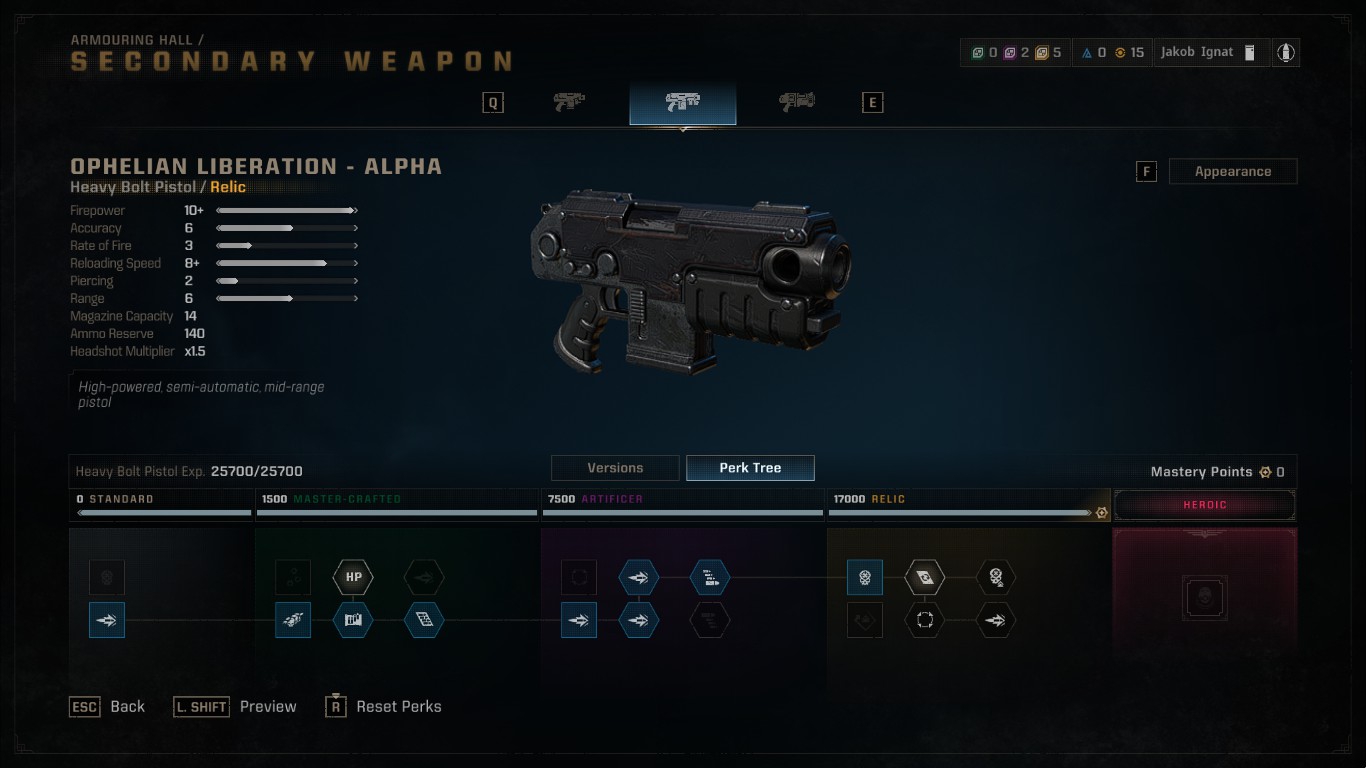
Task: Select the Standard tier skull perk
Action: tap(107, 577)
